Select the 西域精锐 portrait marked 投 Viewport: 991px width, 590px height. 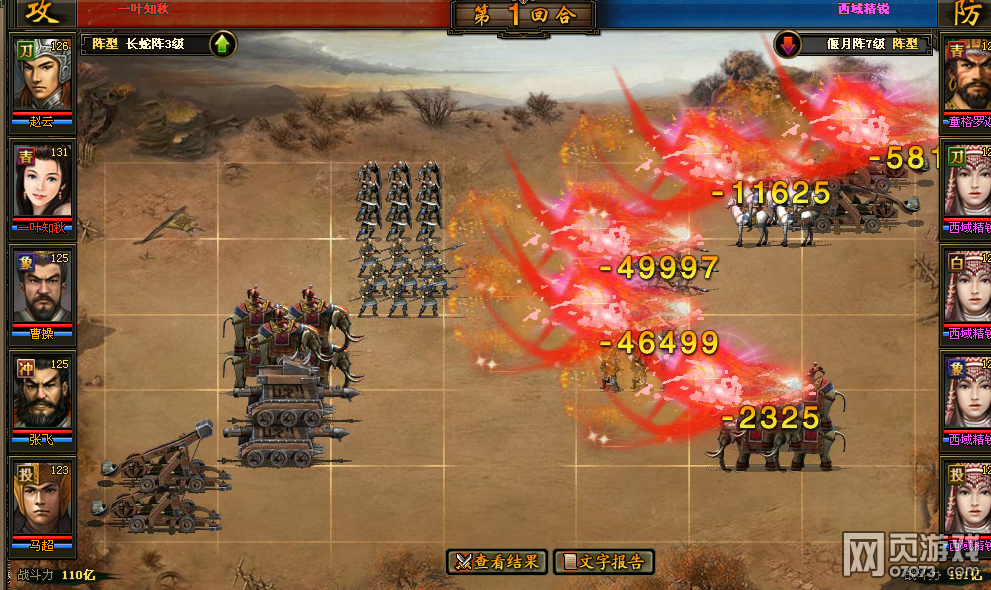point(967,499)
